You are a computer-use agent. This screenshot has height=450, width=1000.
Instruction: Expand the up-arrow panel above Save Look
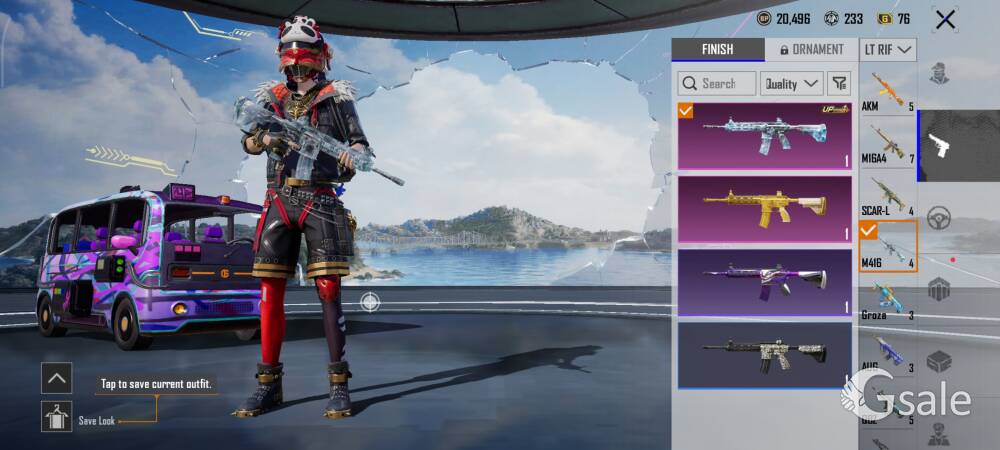click(x=56, y=377)
